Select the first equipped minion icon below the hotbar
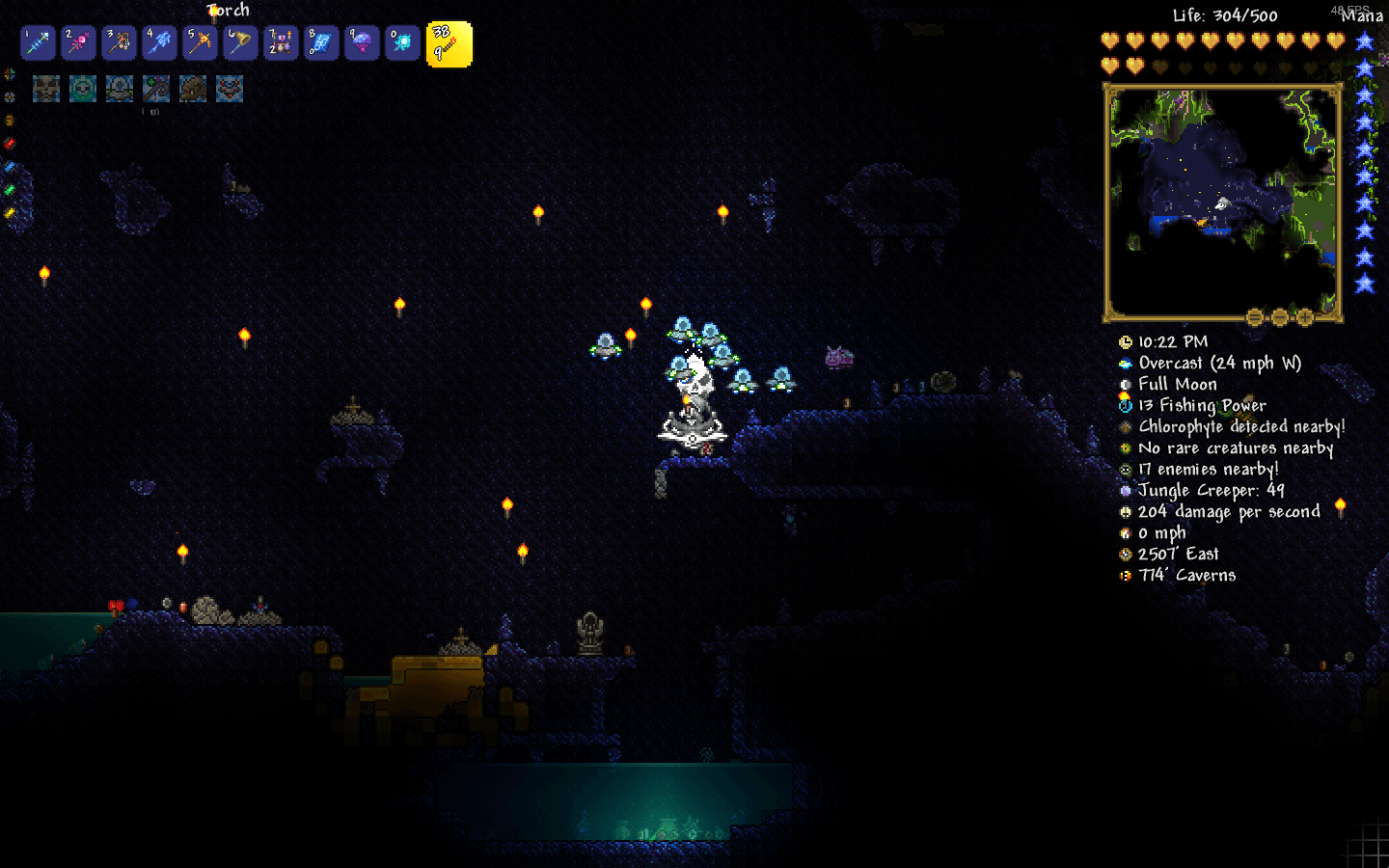Viewport: 1389px width, 868px height. pos(46,89)
